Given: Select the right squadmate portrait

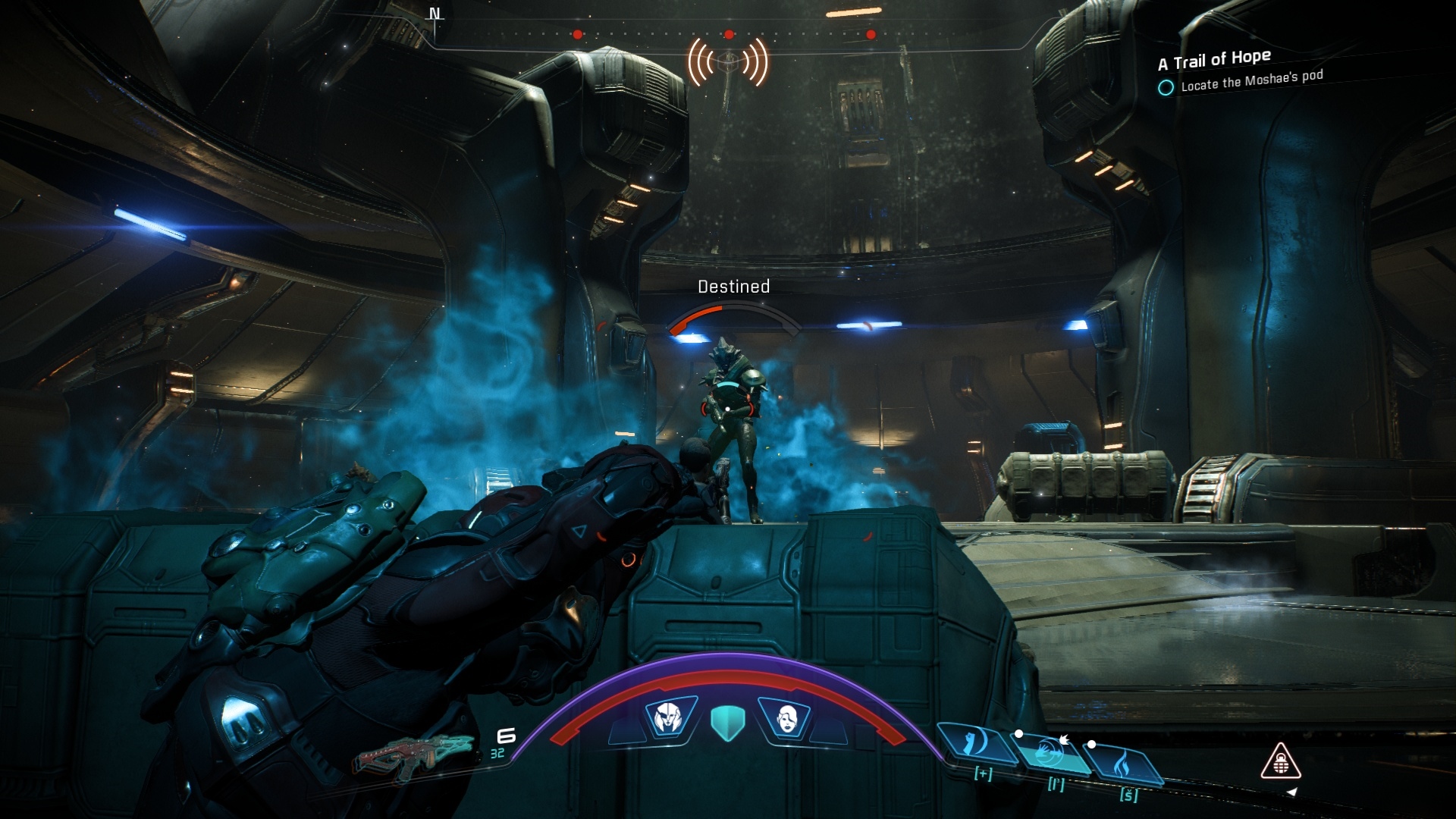Looking at the screenshot, I should pos(785,717).
